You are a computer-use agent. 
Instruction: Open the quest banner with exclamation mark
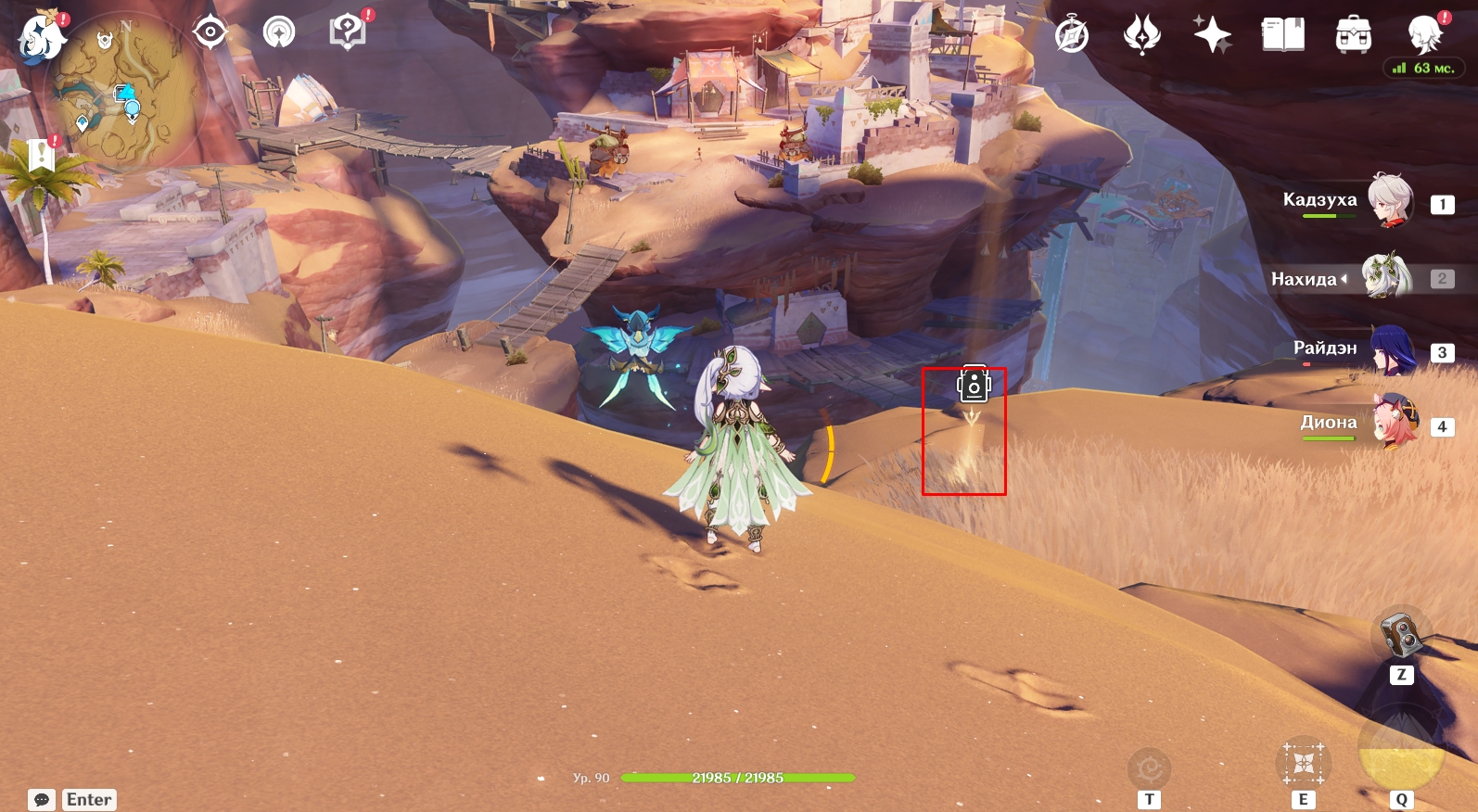(x=41, y=155)
